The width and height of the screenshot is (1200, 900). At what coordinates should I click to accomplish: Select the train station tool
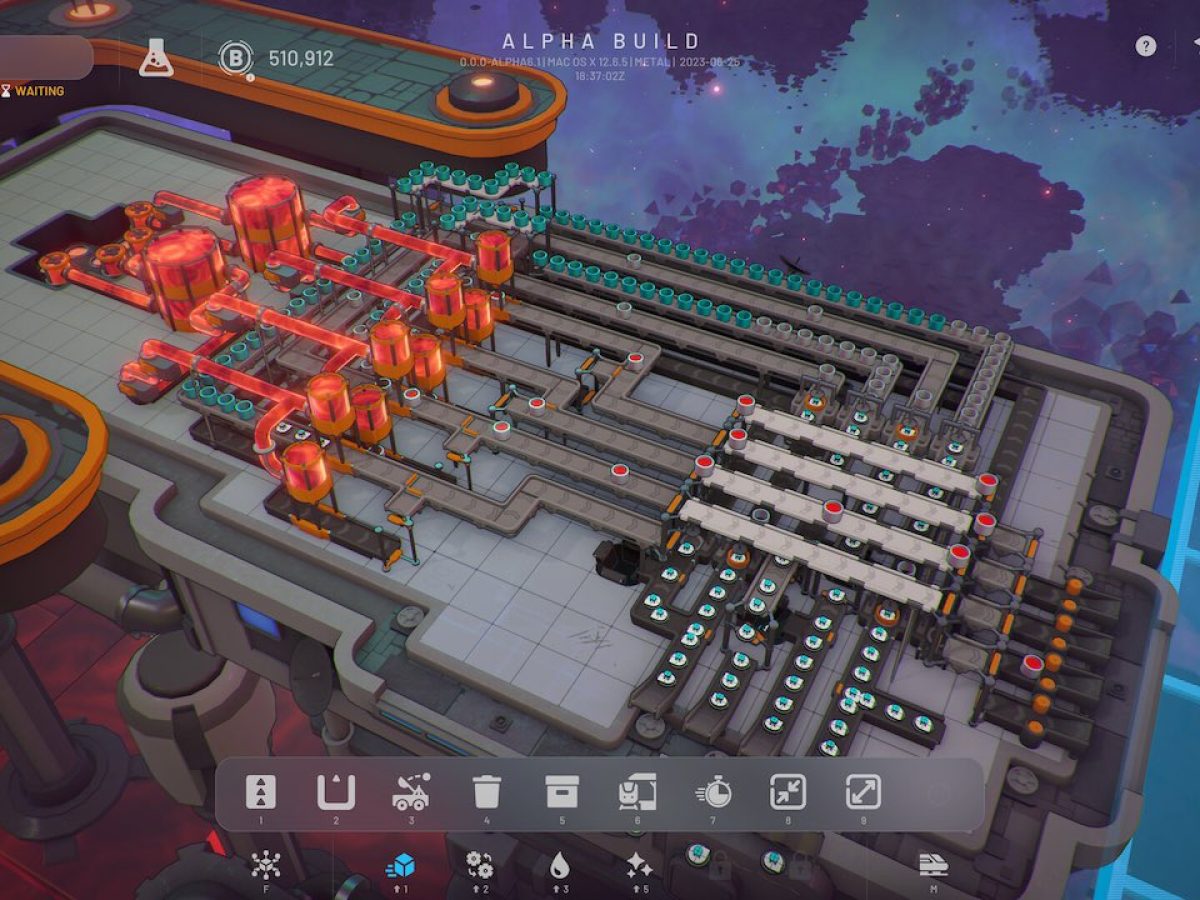637,793
